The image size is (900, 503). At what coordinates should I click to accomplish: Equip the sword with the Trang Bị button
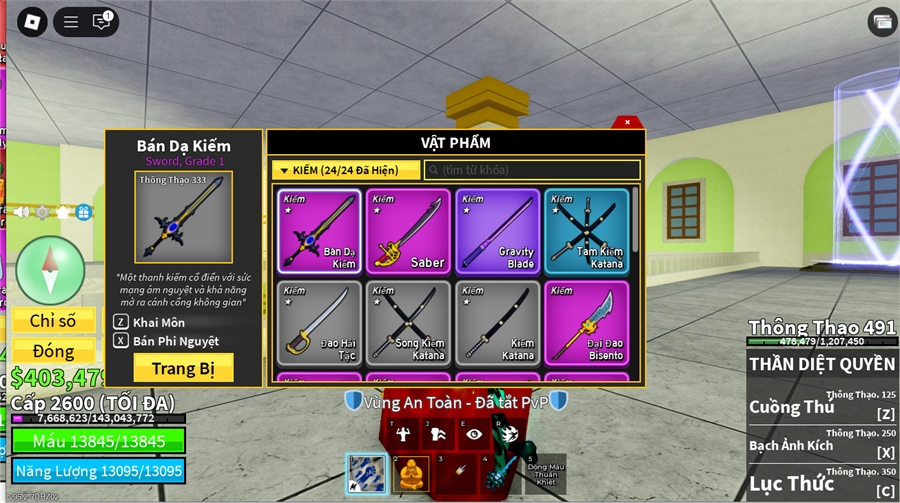coord(183,368)
